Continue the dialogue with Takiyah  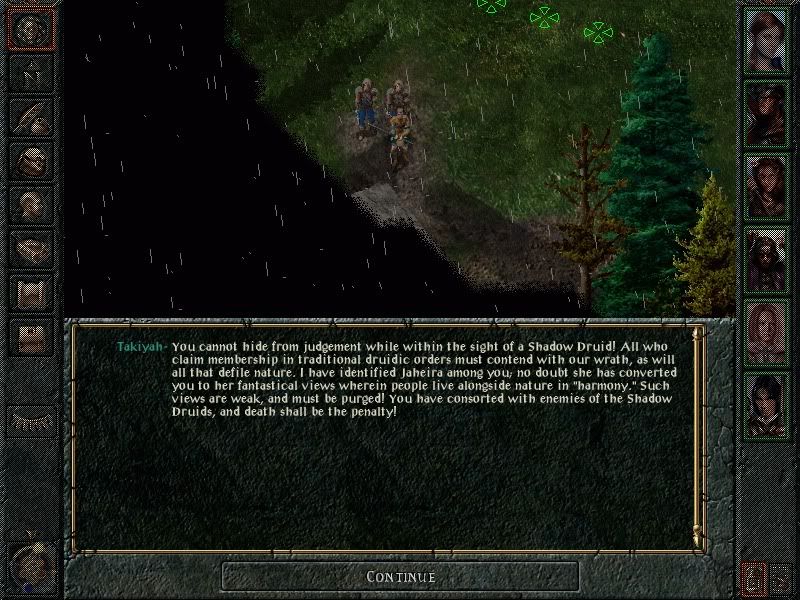(400, 577)
